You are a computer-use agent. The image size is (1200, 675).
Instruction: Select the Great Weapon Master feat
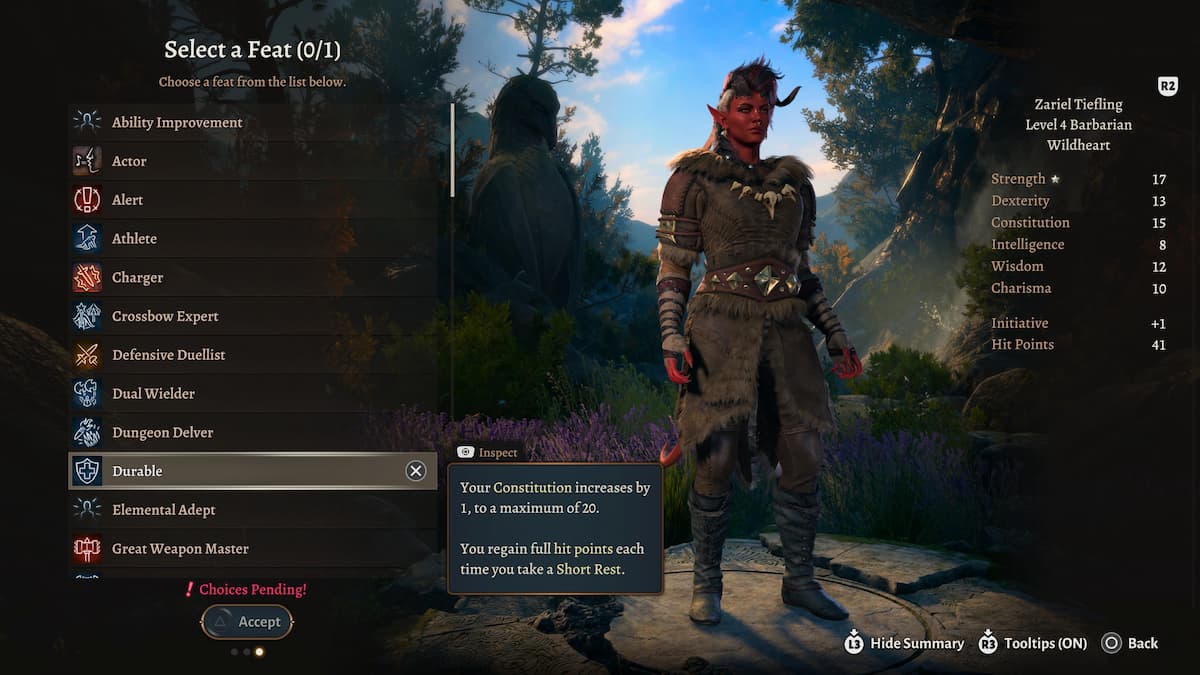pos(180,548)
